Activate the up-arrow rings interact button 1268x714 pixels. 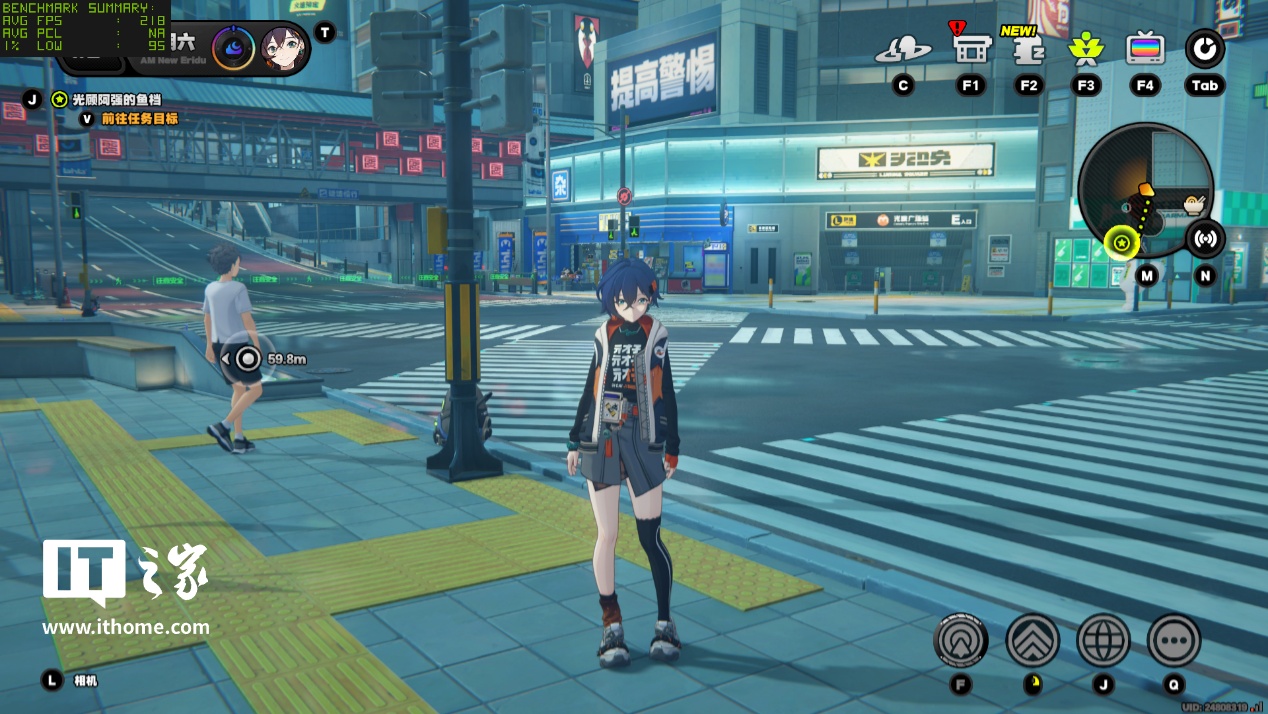pyautogui.click(x=961, y=641)
